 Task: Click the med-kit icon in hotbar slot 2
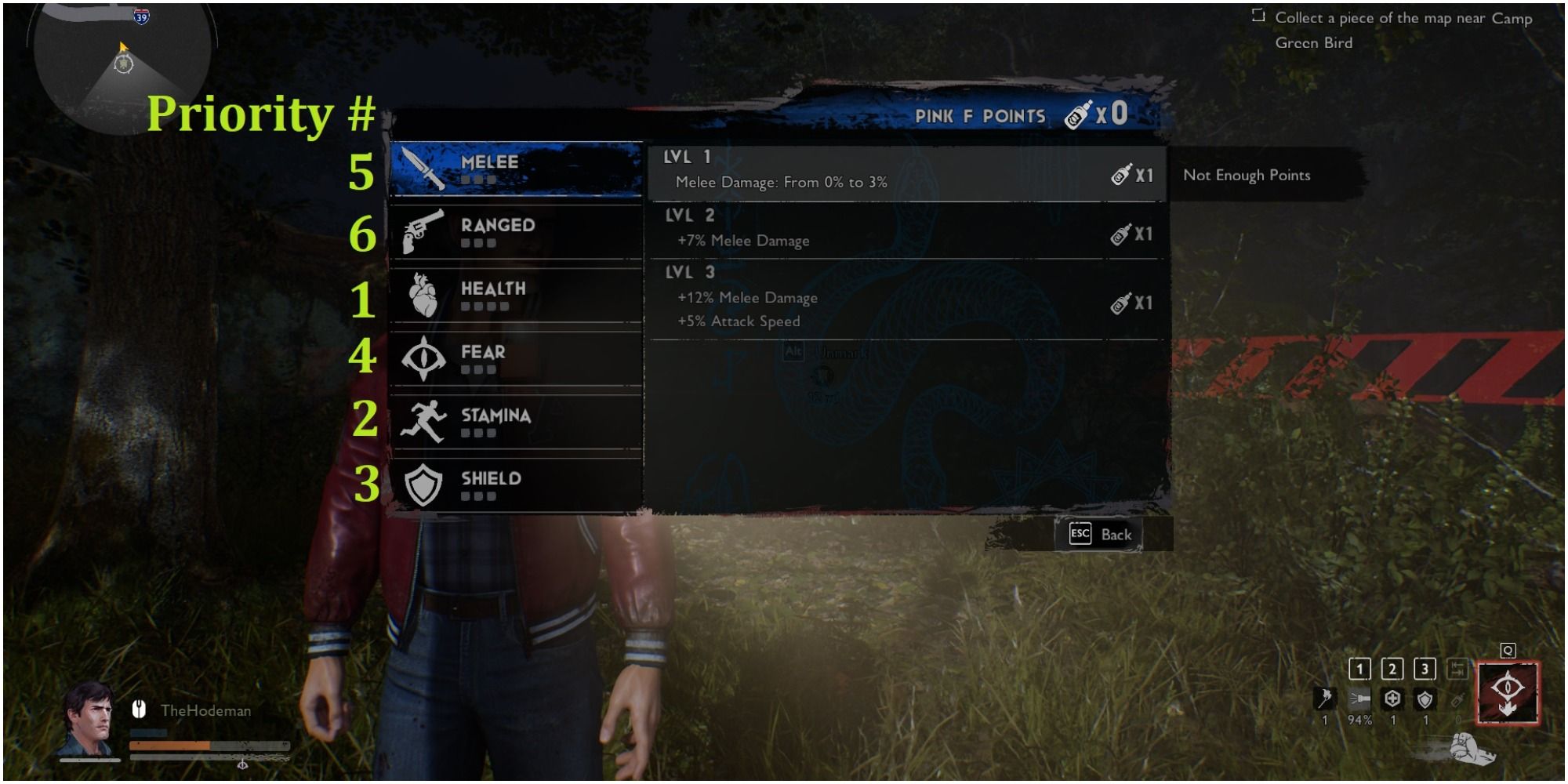(x=1392, y=699)
